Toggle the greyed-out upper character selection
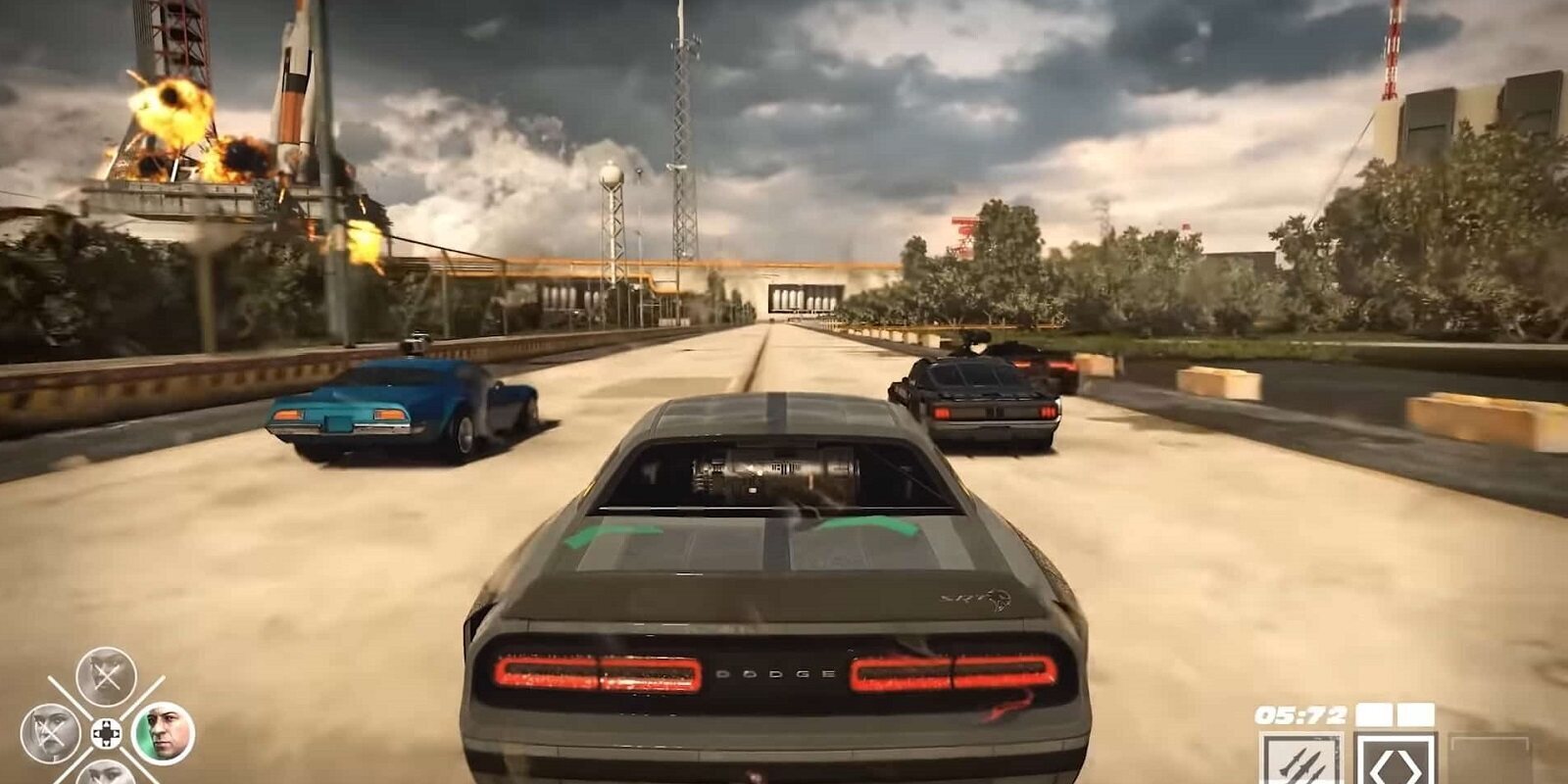The image size is (1568, 784). pyautogui.click(x=105, y=676)
